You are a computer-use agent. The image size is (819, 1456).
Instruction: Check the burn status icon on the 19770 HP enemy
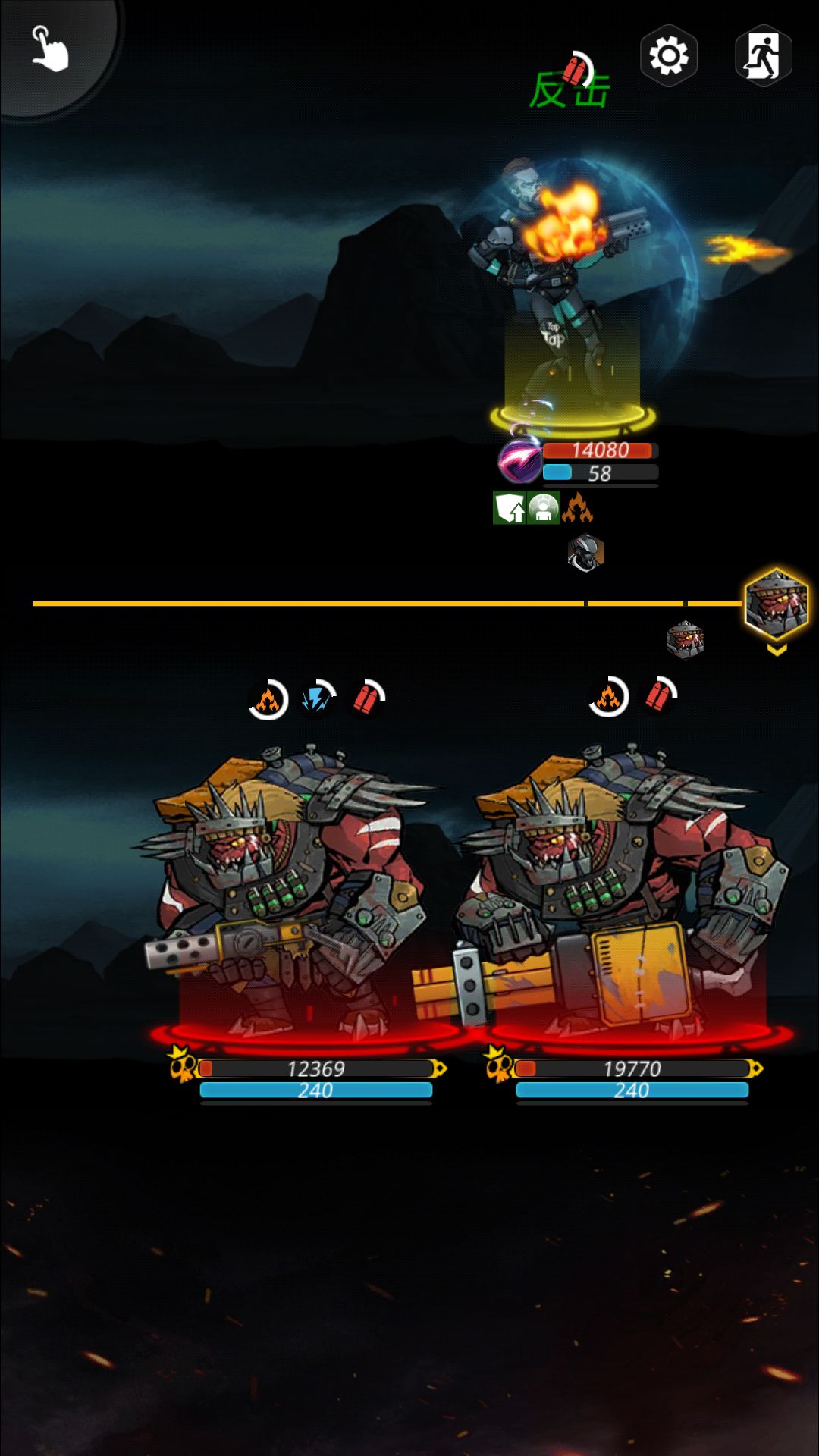click(608, 697)
